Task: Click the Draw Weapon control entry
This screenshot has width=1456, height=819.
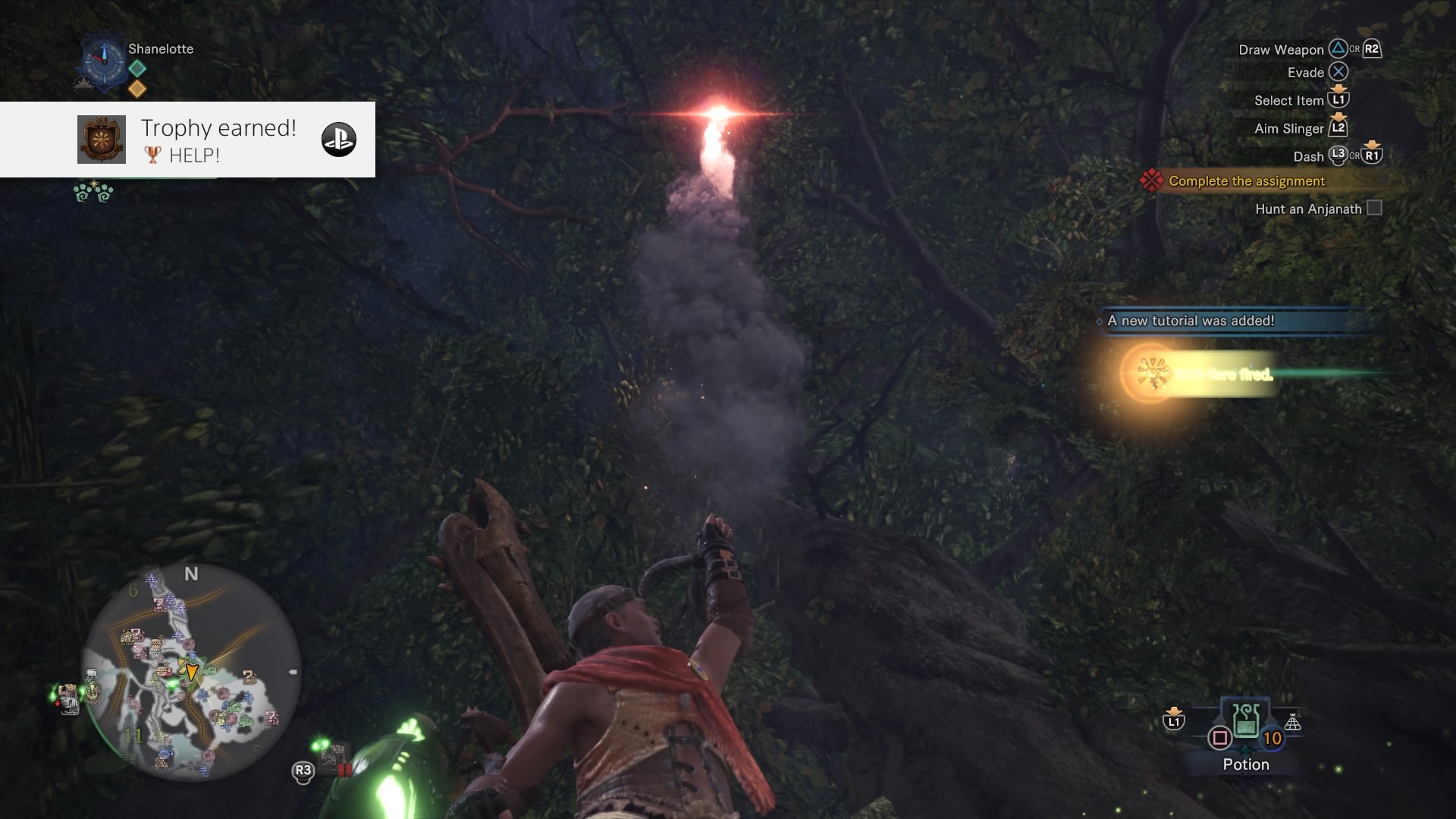Action: click(1283, 49)
